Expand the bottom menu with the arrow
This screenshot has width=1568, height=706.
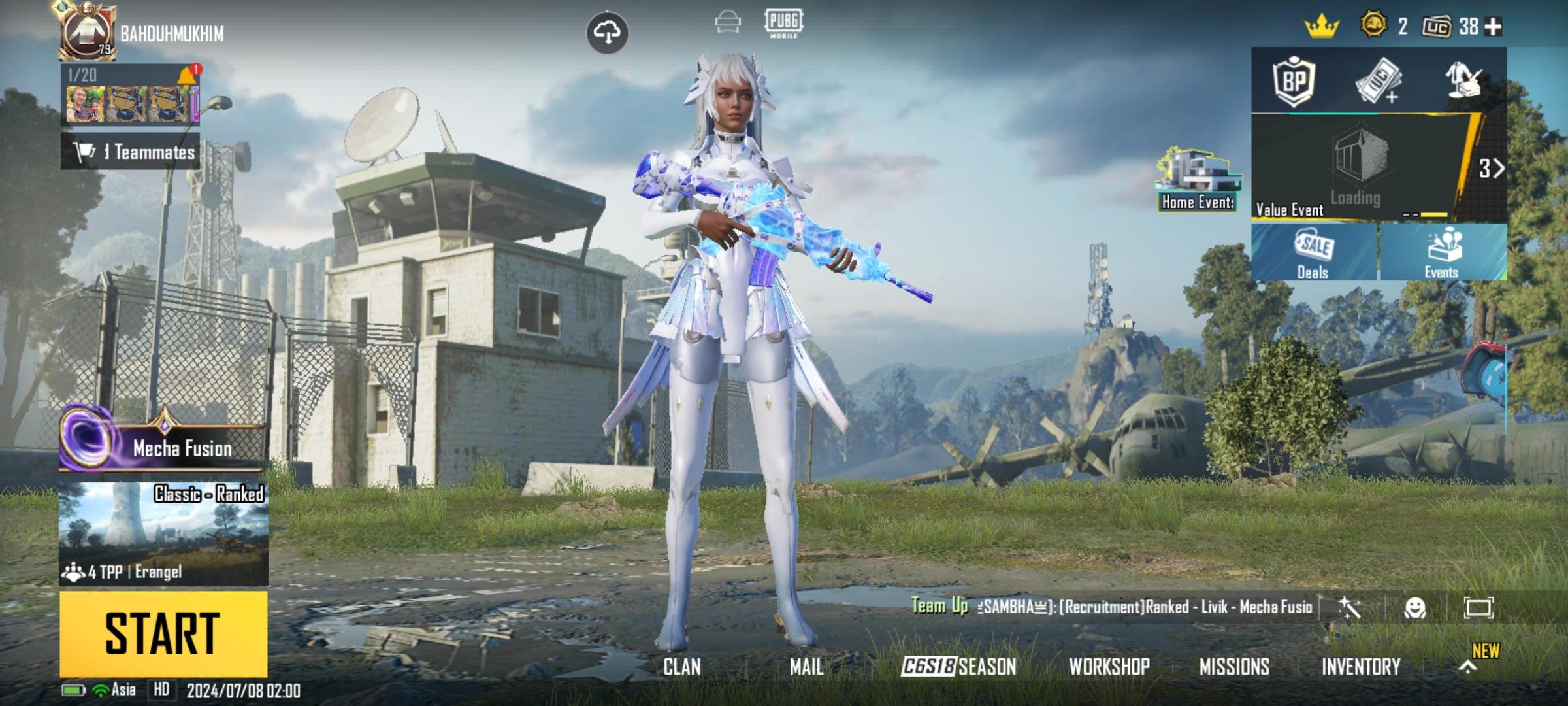(1468, 667)
